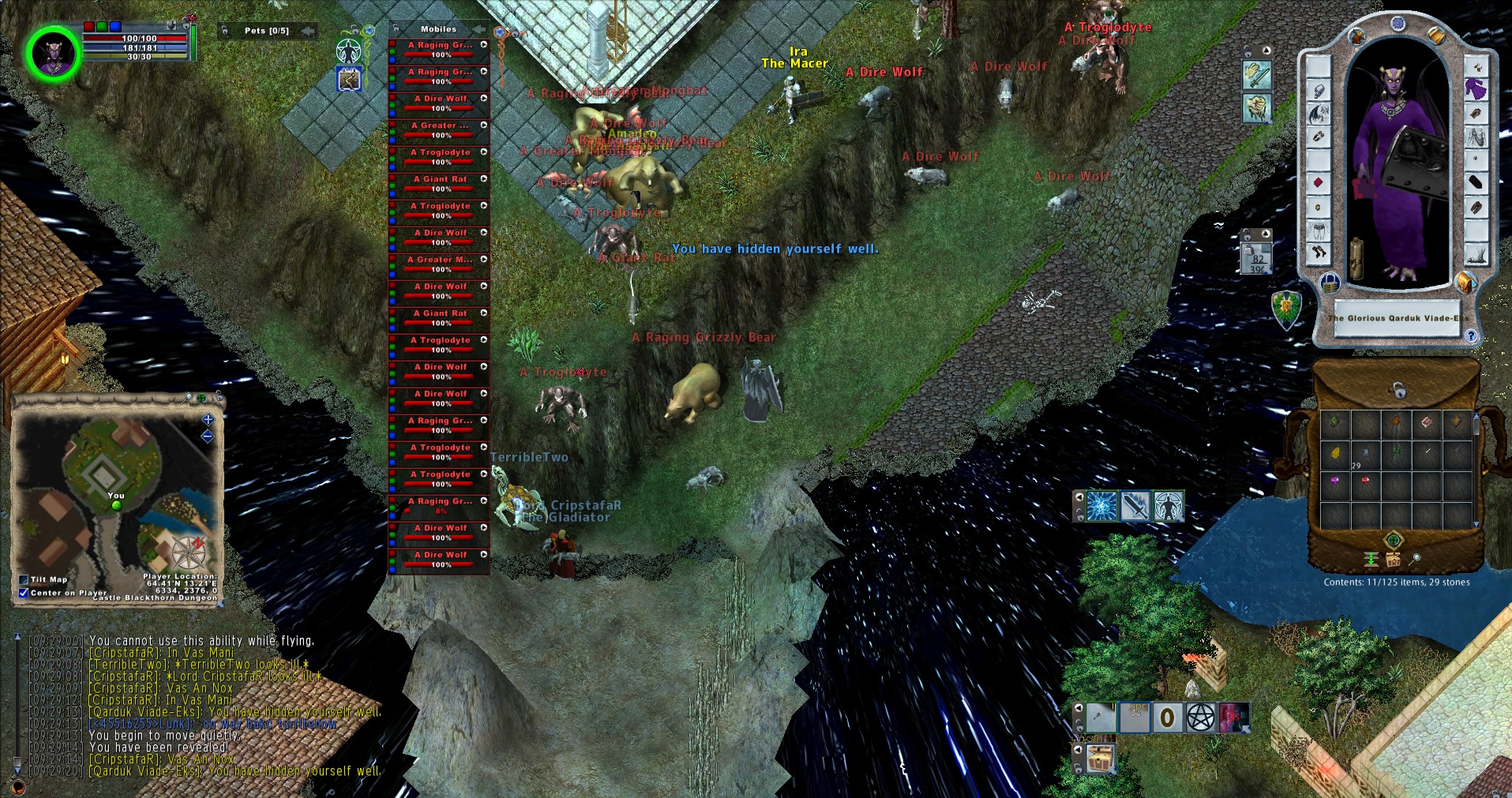Click the green arrows icon in backpack
The width and height of the screenshot is (1512, 798).
(x=1371, y=560)
